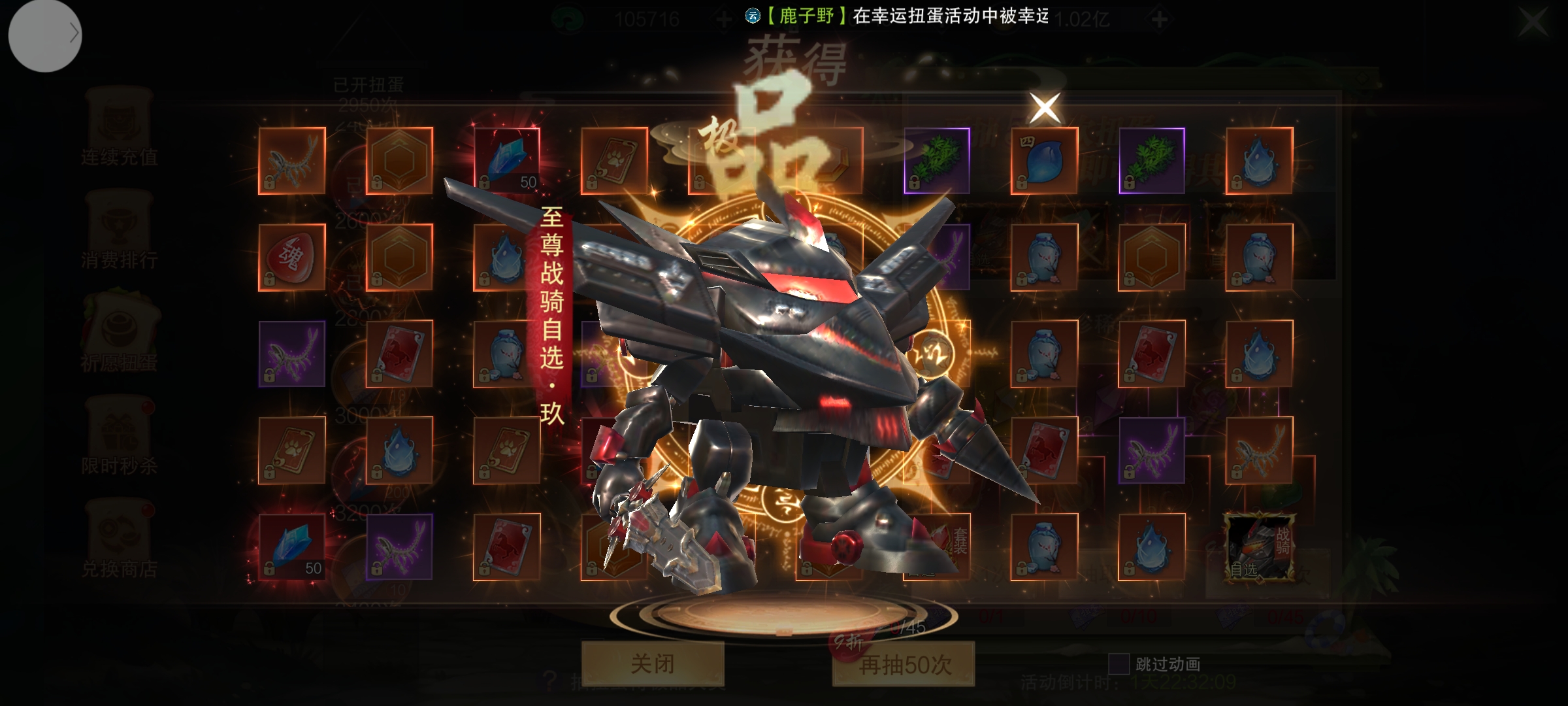This screenshot has height=706, width=1568.
Task: Toggle the 跳过动画 checkbox
Action: 1119,664
